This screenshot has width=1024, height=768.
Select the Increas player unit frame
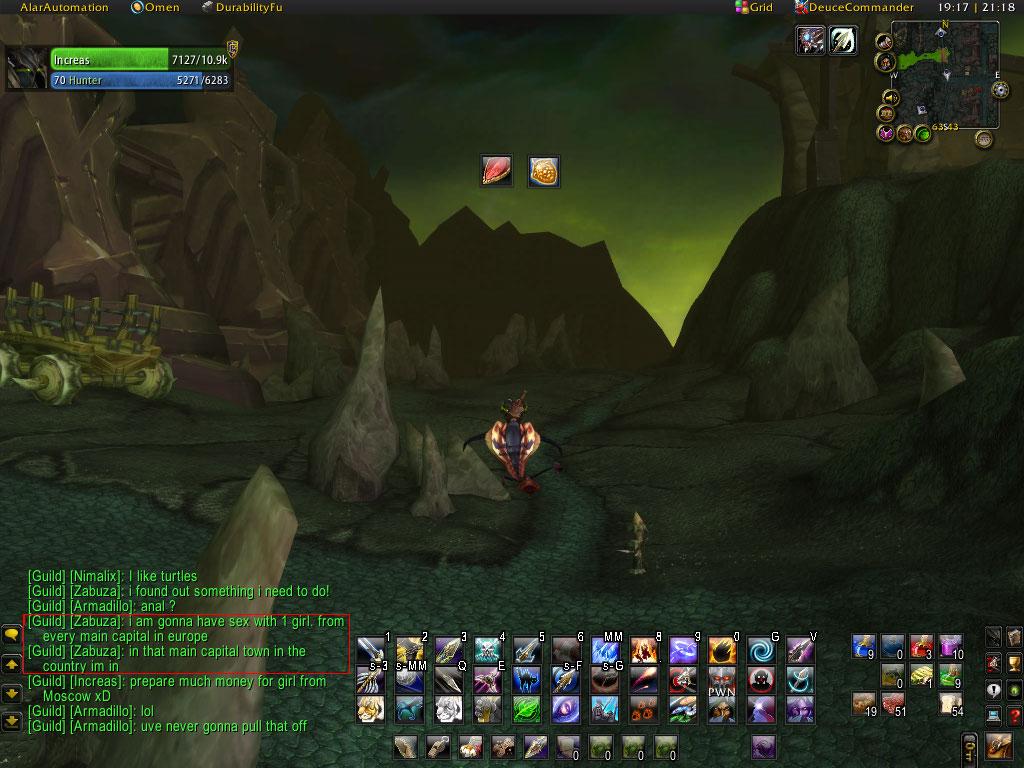120,69
